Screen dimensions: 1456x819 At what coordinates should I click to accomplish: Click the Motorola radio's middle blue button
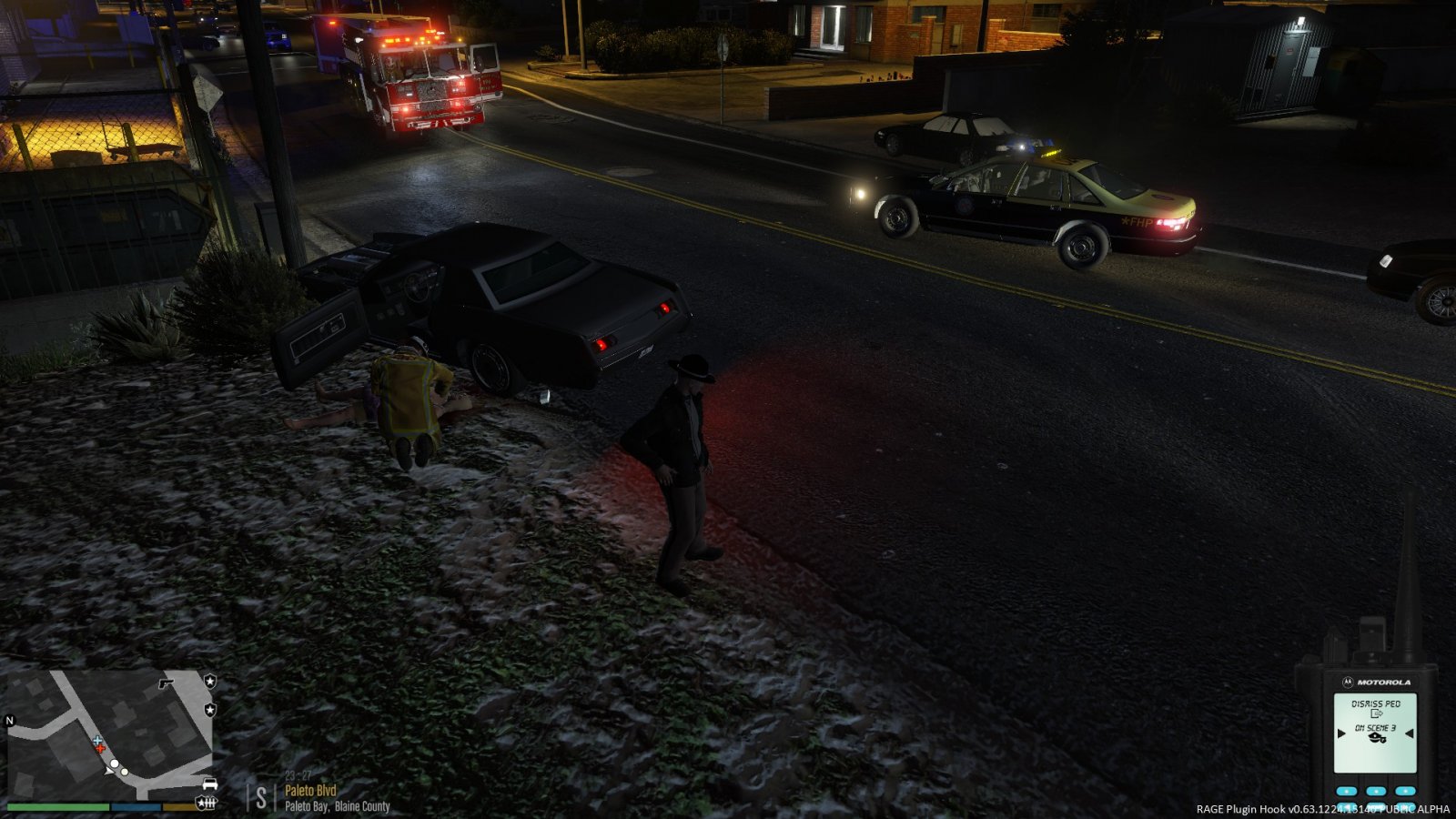1376,791
